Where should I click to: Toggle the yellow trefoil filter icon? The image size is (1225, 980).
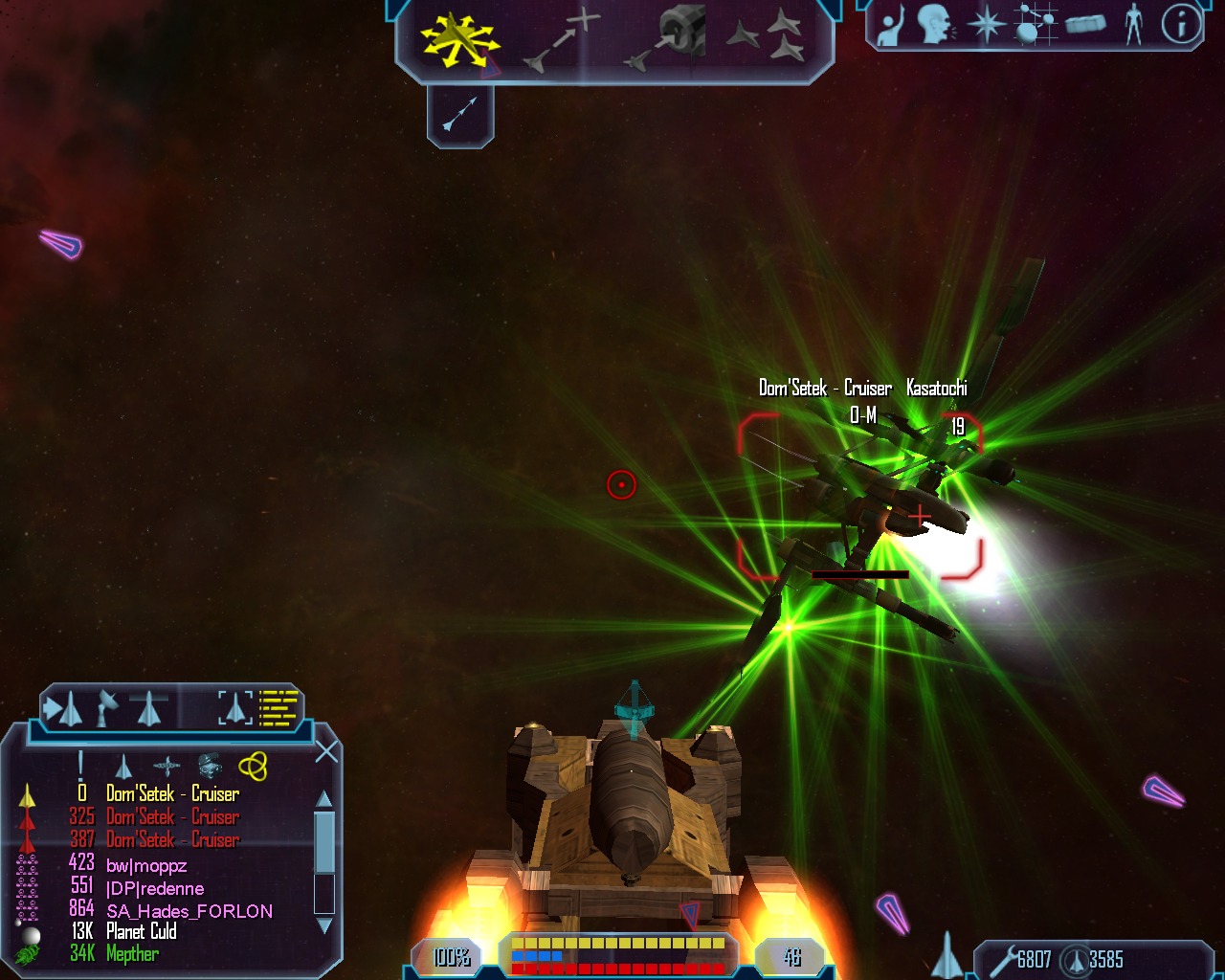click(253, 767)
